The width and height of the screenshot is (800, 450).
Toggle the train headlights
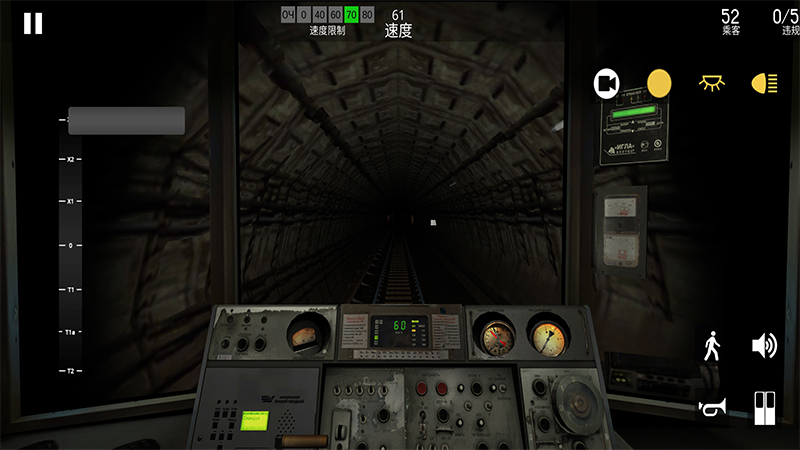(765, 83)
